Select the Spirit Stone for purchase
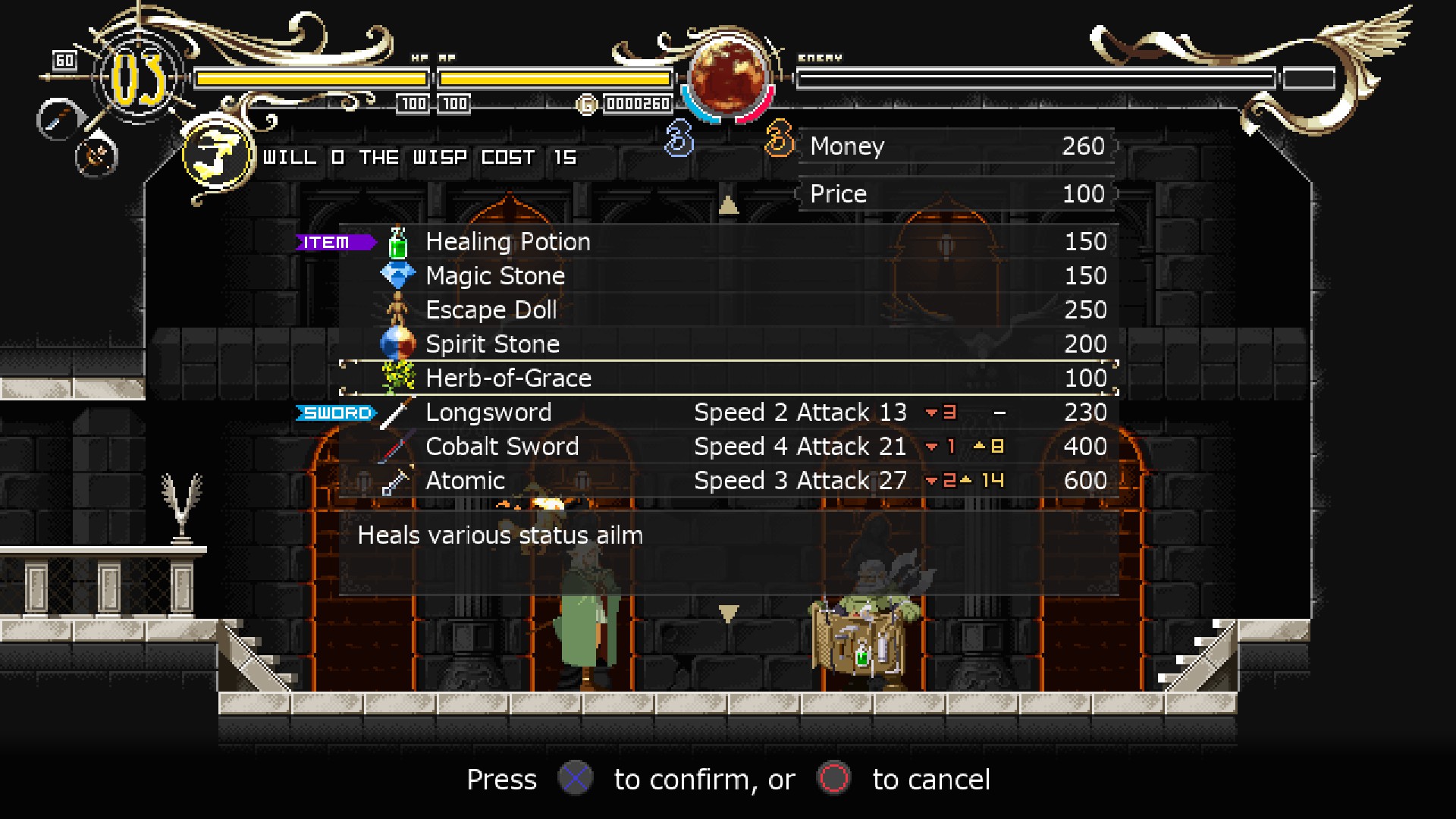This screenshot has height=819, width=1456. click(x=492, y=344)
